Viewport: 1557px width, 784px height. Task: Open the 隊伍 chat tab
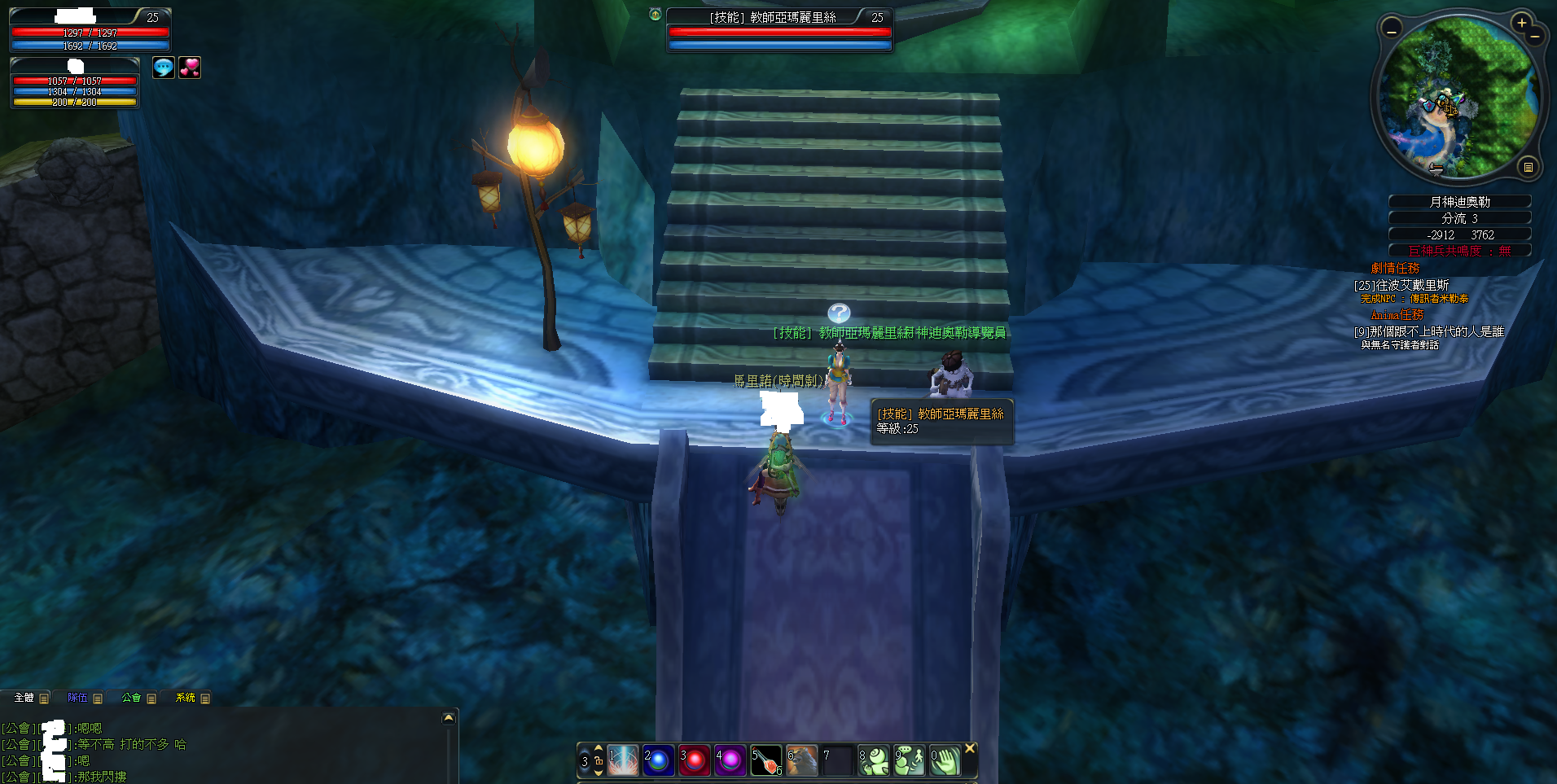77,698
